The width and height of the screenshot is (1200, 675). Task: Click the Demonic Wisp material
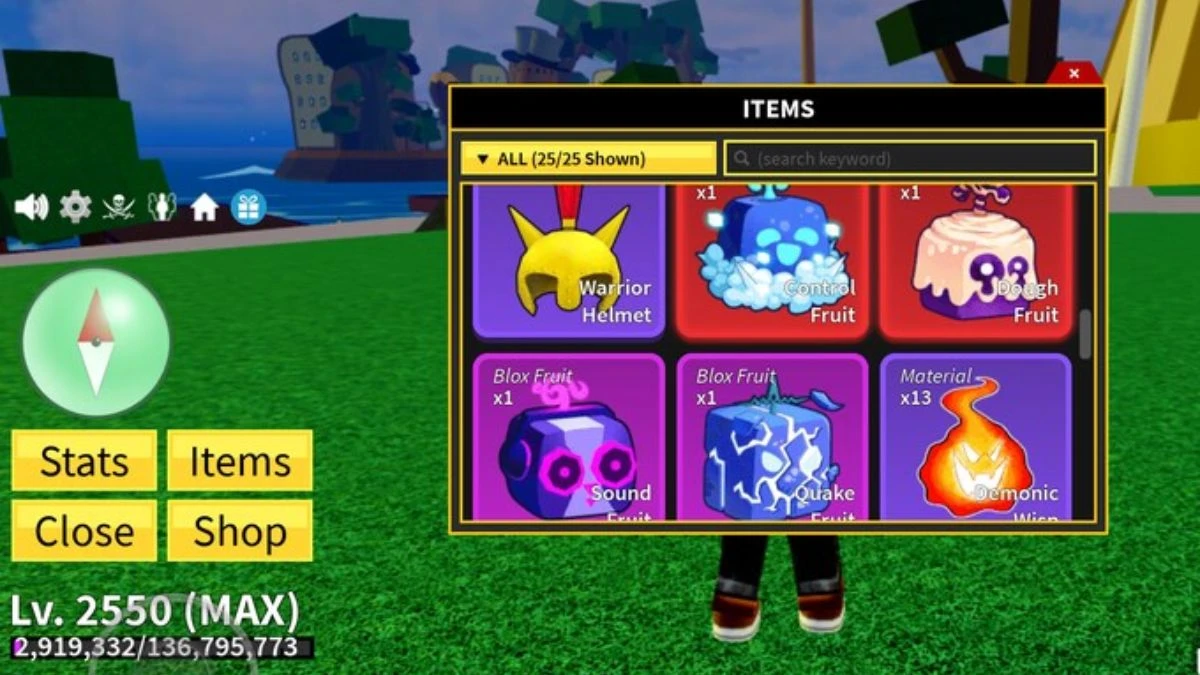(x=974, y=438)
